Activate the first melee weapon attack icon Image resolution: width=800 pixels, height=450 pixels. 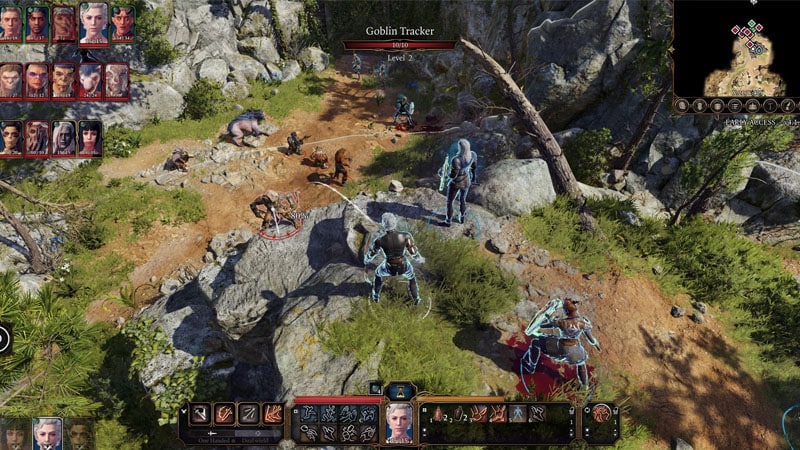[x=201, y=414]
